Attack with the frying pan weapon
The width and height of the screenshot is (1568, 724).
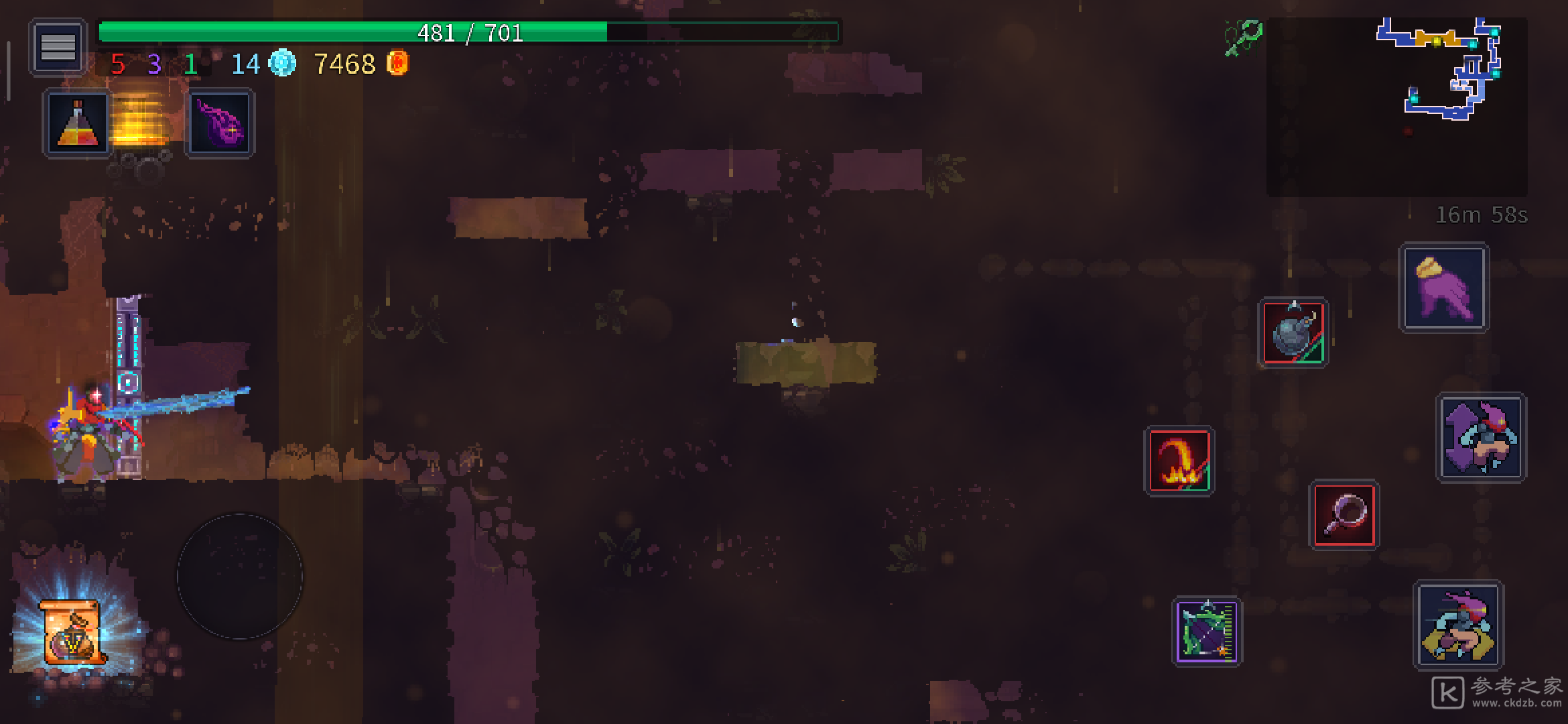(1344, 515)
